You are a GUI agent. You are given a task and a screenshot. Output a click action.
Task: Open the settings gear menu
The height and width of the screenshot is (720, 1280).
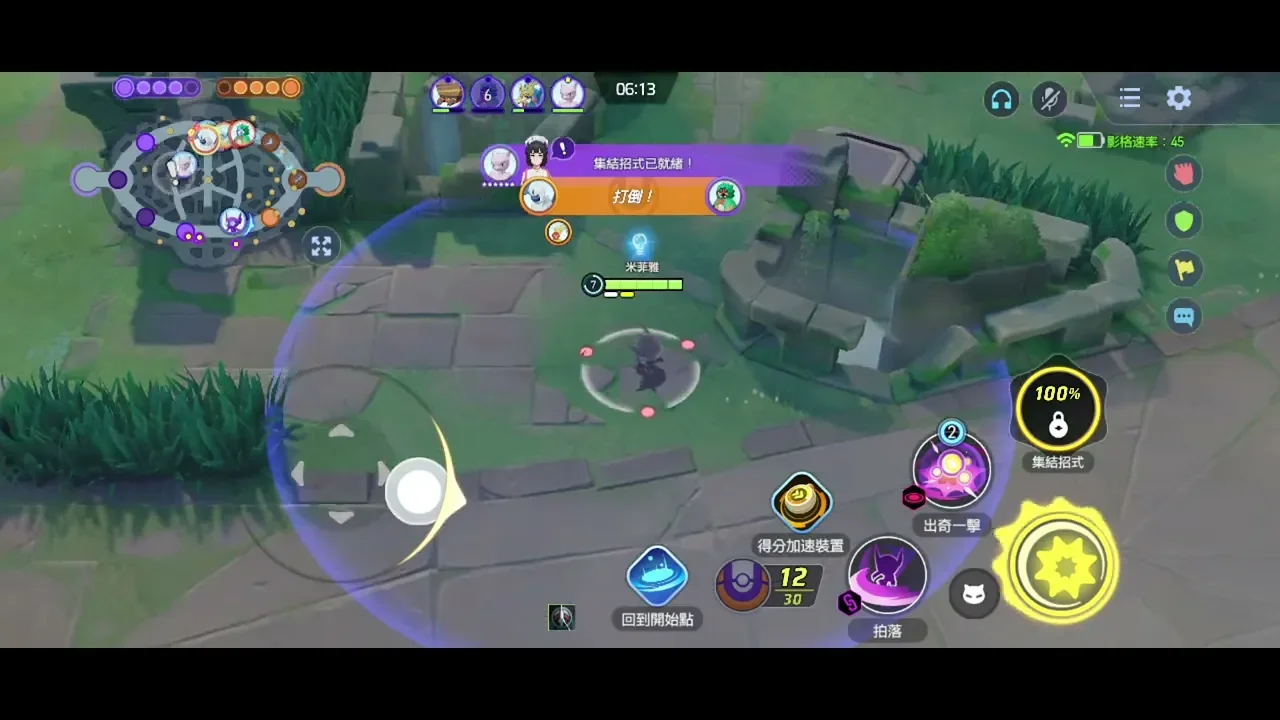point(1179,98)
